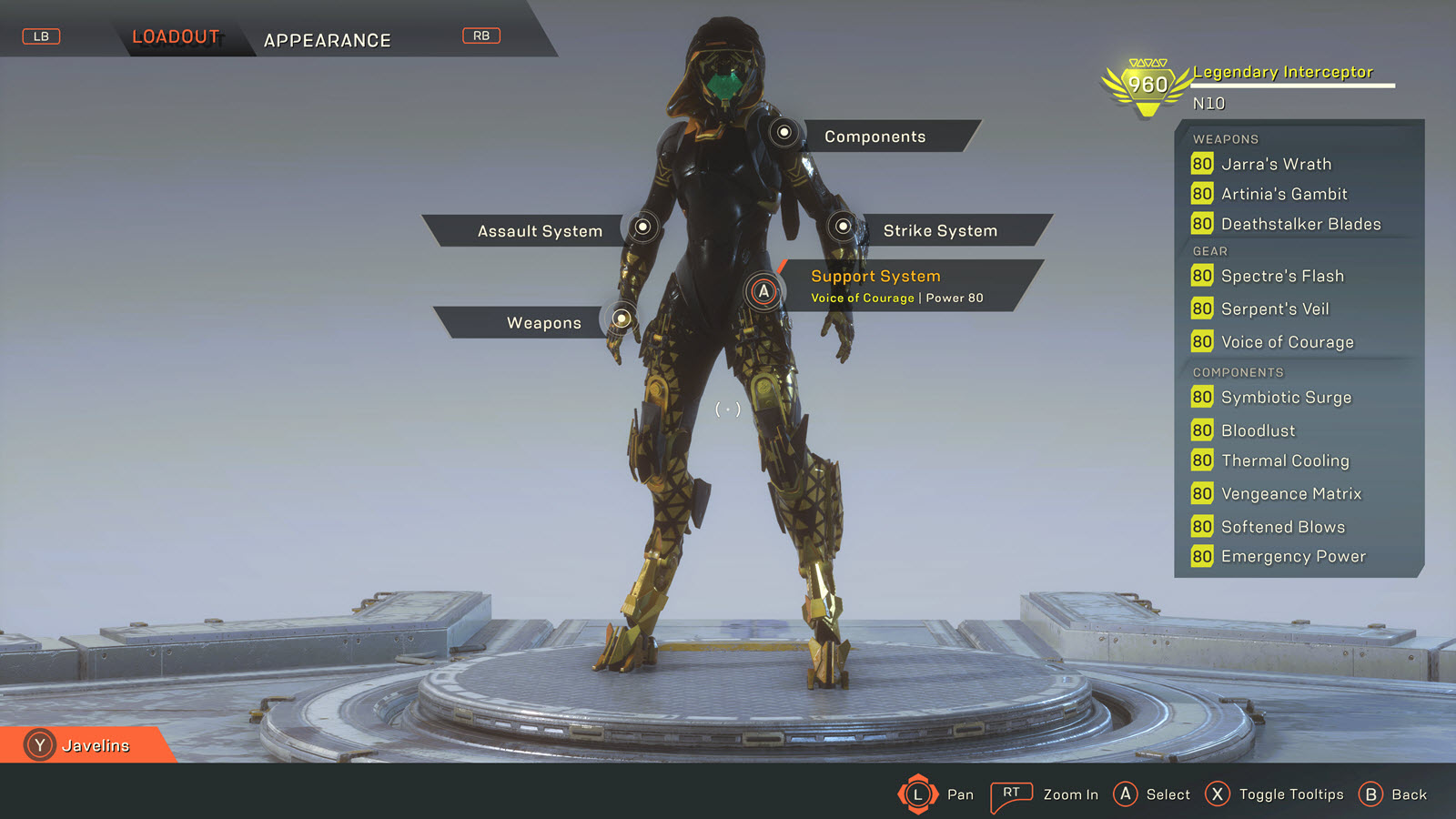The image size is (1456, 819).
Task: Select the Vengeance Matrix component
Action: [x=1290, y=494]
